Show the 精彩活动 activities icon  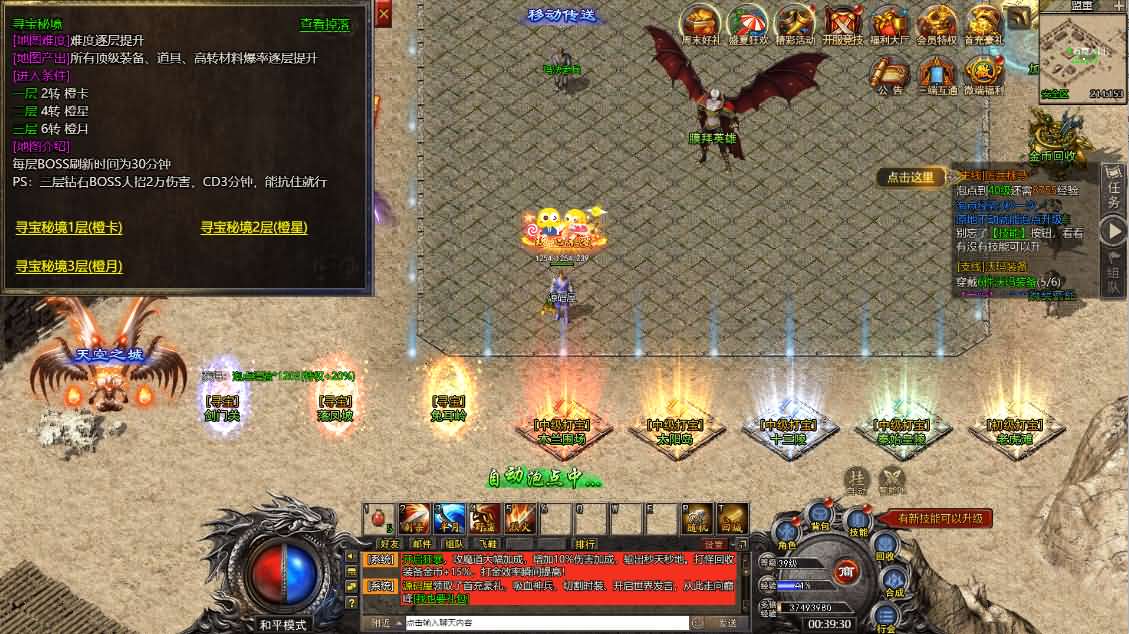click(795, 26)
